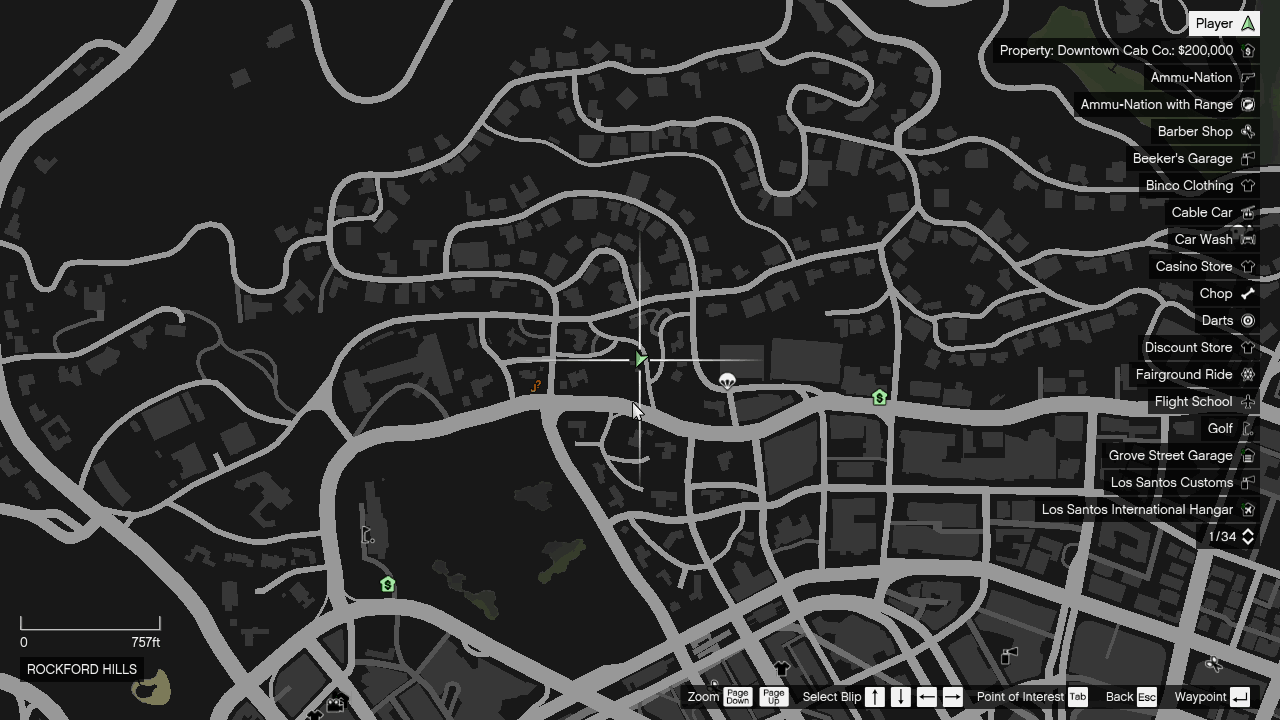Screen dimensions: 1280x720
Task: Click the Car Wash icon
Action: tap(1247, 239)
